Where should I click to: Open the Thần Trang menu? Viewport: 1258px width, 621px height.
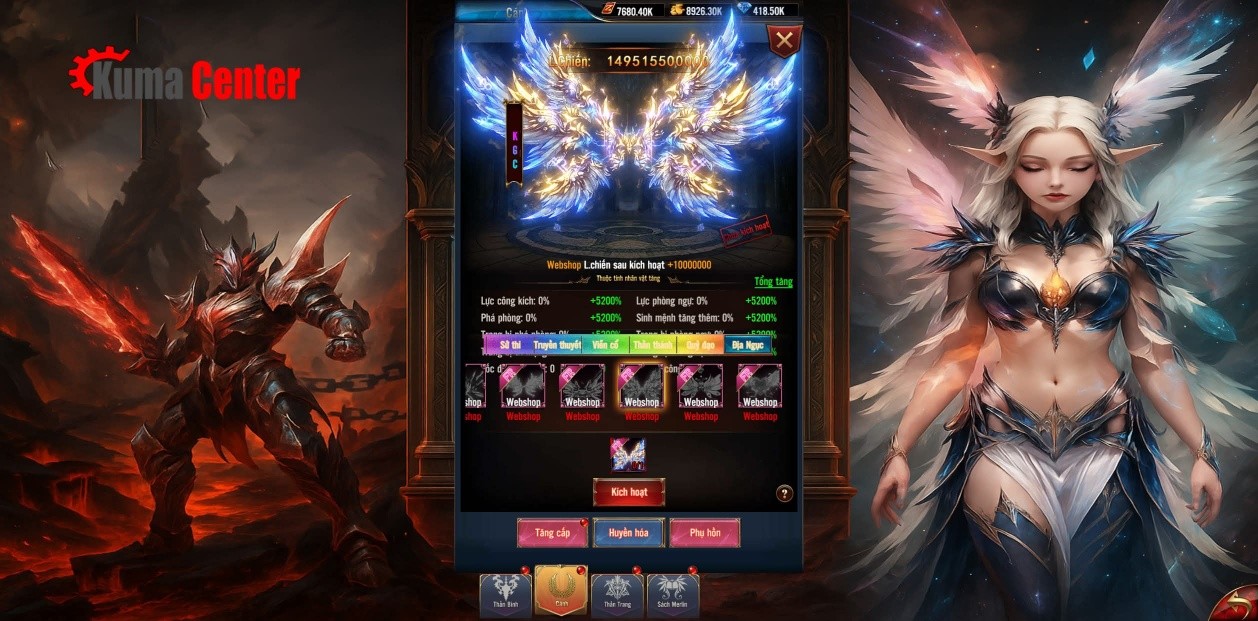pos(617,594)
